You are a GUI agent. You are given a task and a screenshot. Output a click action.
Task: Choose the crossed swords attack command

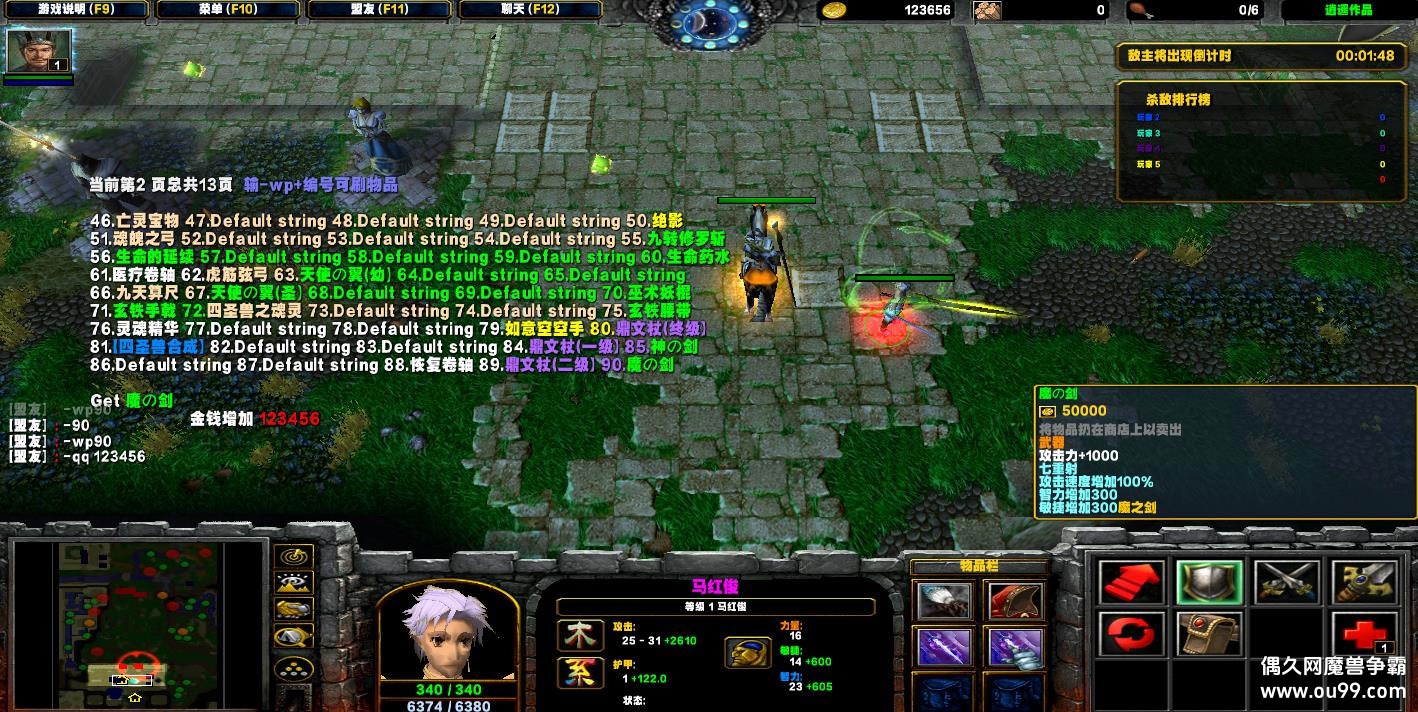[1287, 583]
